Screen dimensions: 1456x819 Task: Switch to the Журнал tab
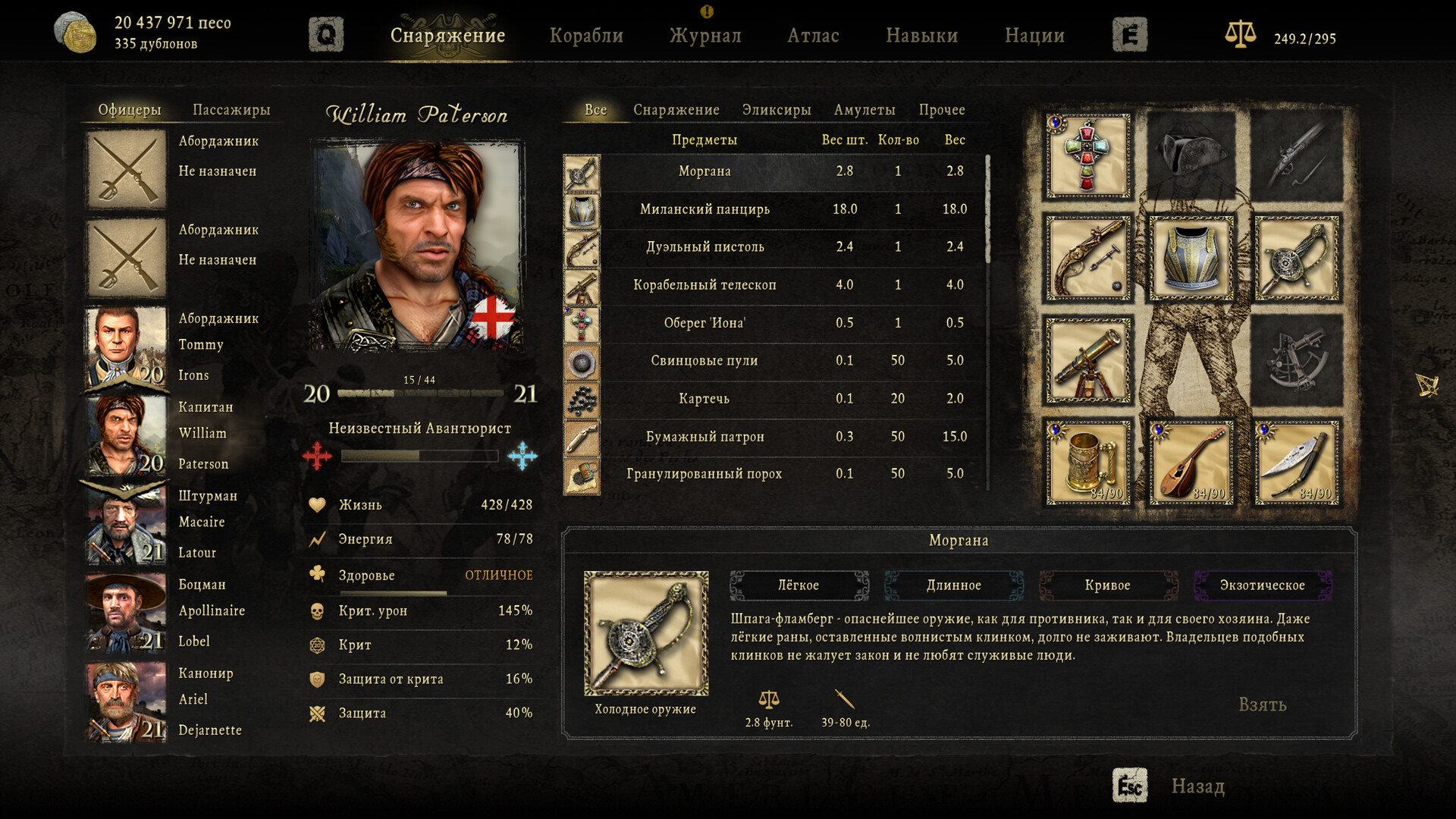coord(704,35)
